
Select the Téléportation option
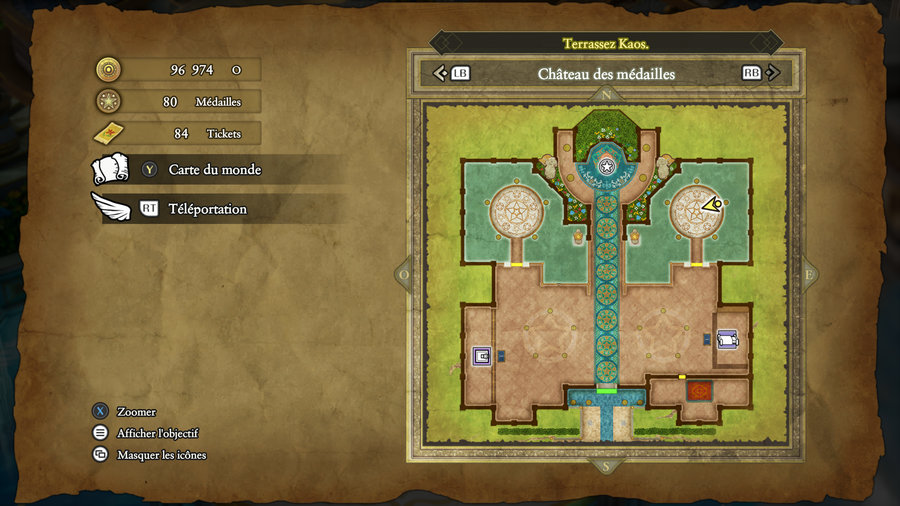pos(207,209)
